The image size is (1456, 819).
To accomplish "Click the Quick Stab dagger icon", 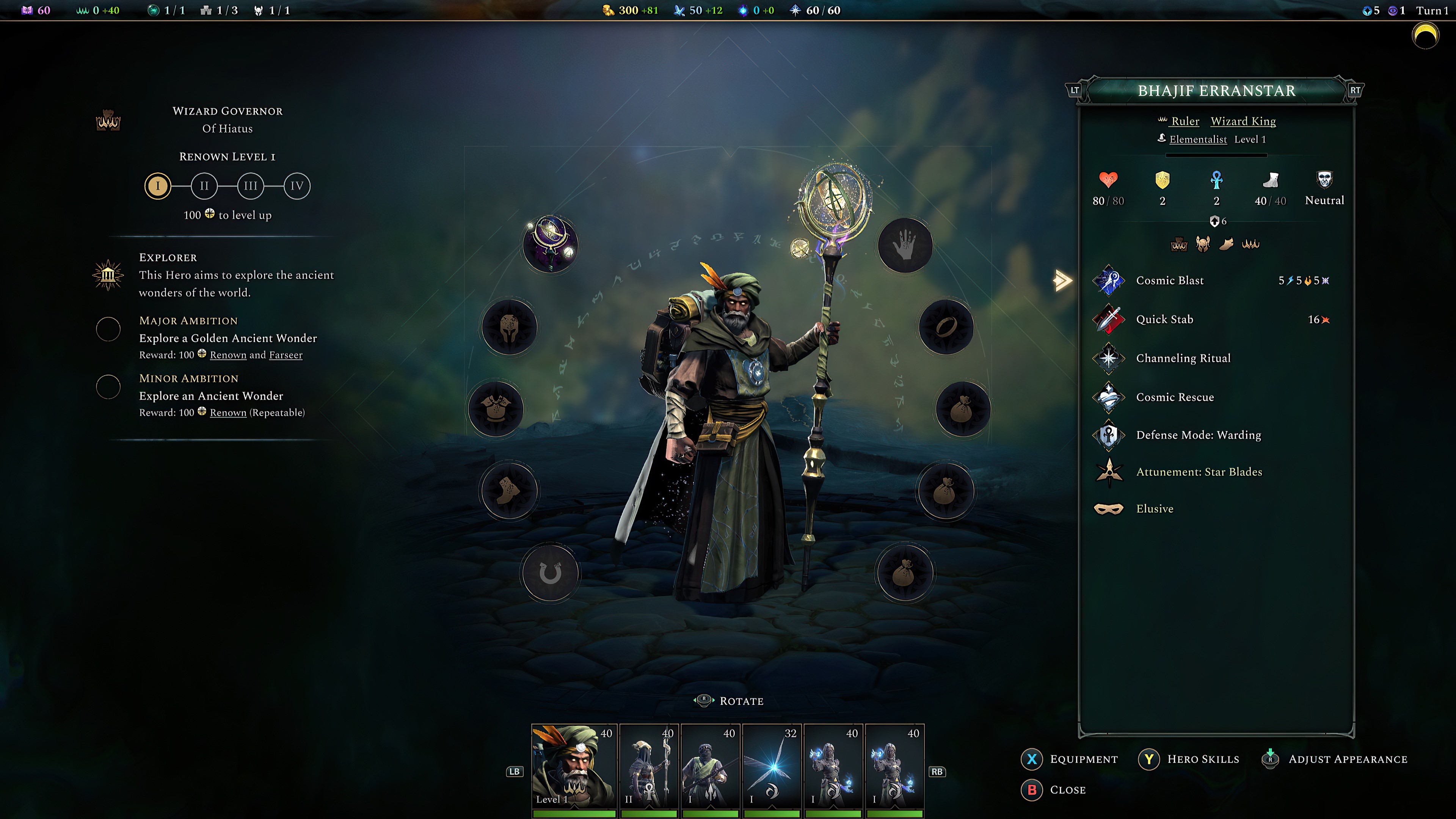I will tap(1108, 319).
